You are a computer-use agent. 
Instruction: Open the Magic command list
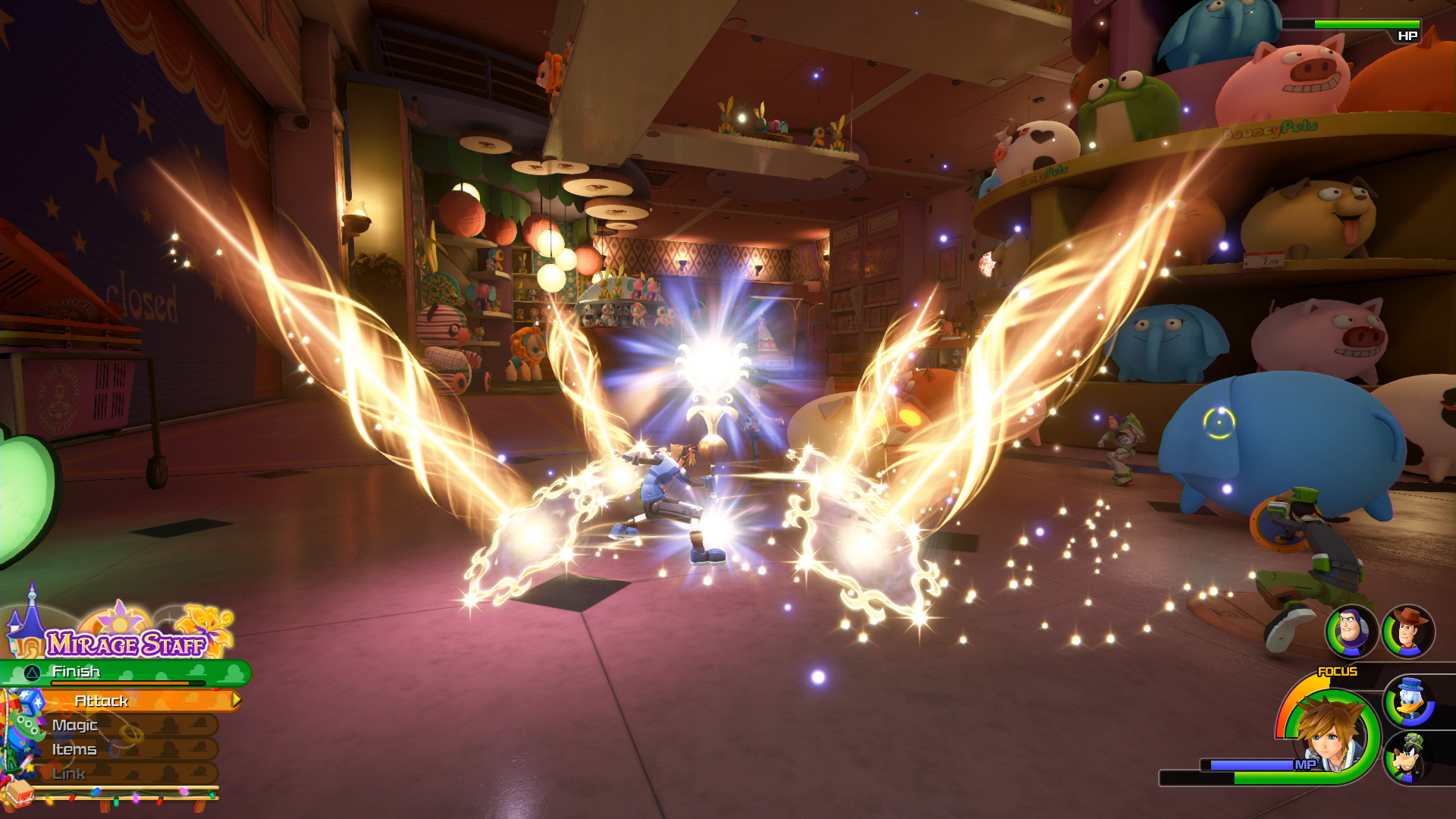click(x=76, y=724)
